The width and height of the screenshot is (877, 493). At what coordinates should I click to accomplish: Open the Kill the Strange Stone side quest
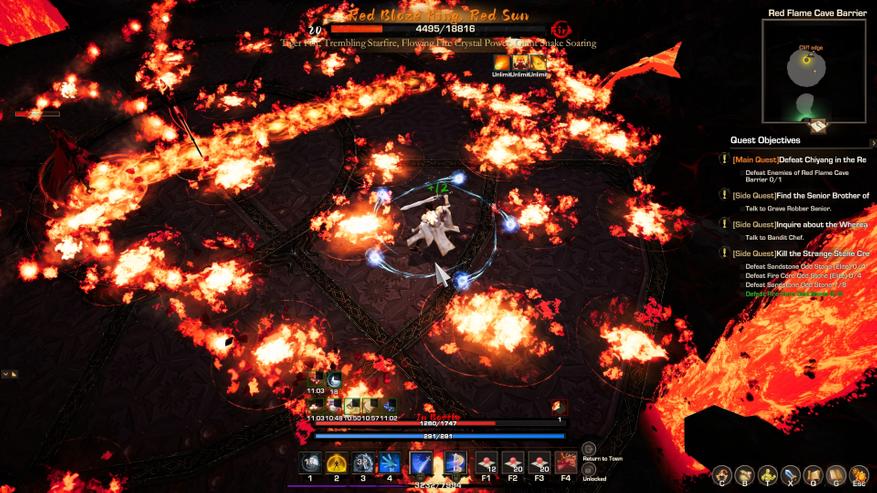[800, 254]
